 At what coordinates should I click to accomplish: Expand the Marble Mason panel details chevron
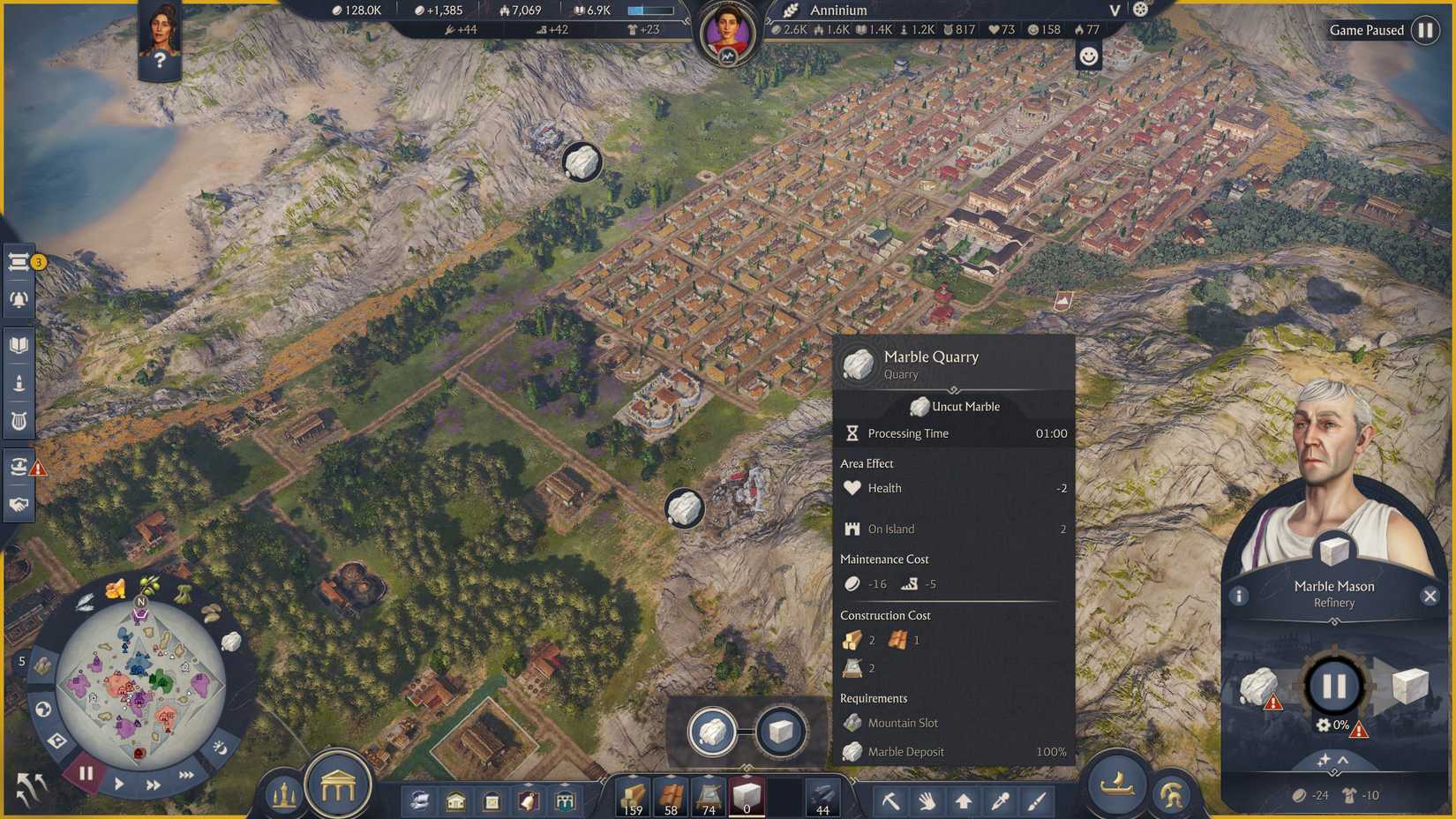click(1341, 760)
